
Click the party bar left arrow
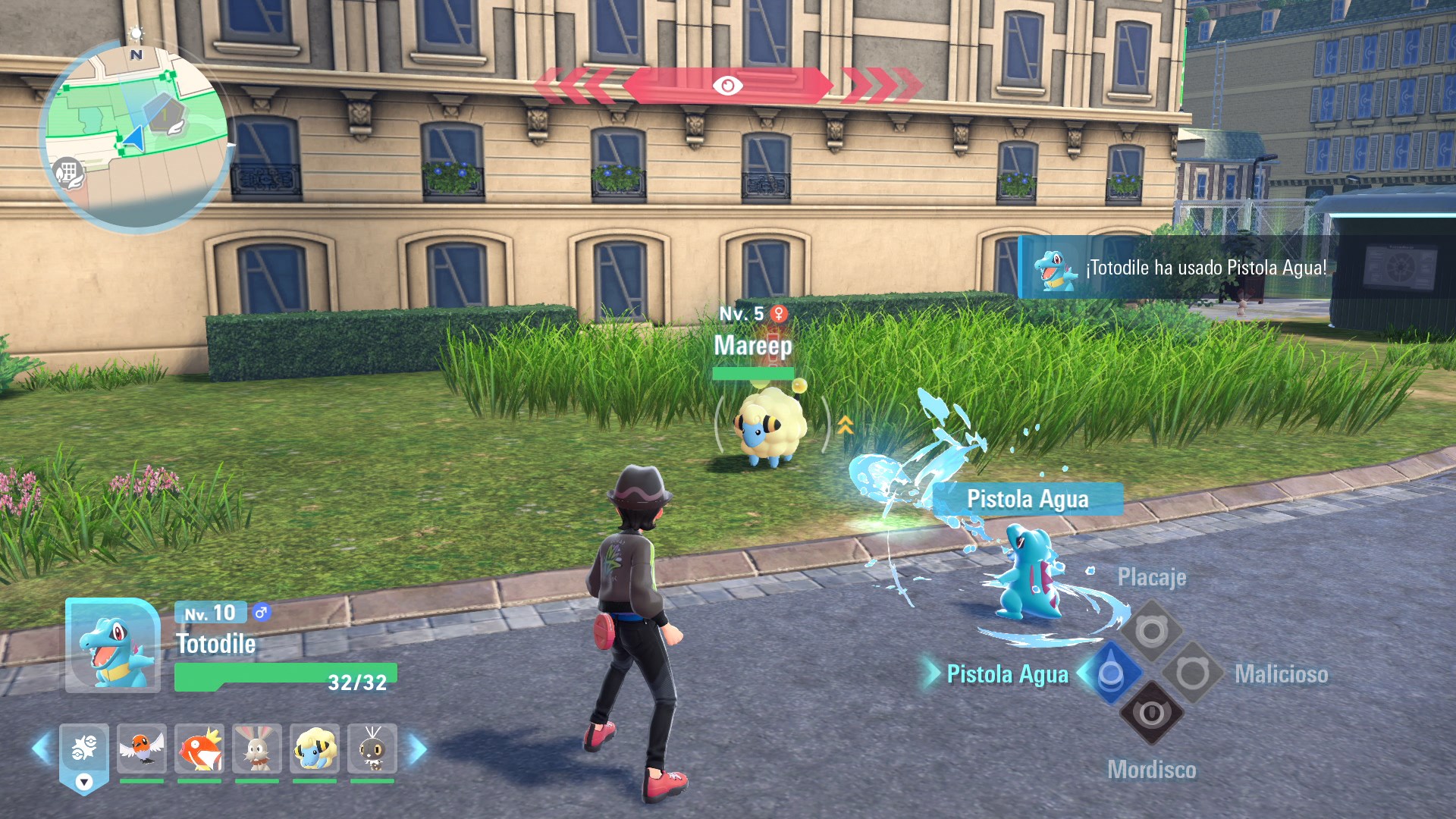tap(42, 748)
